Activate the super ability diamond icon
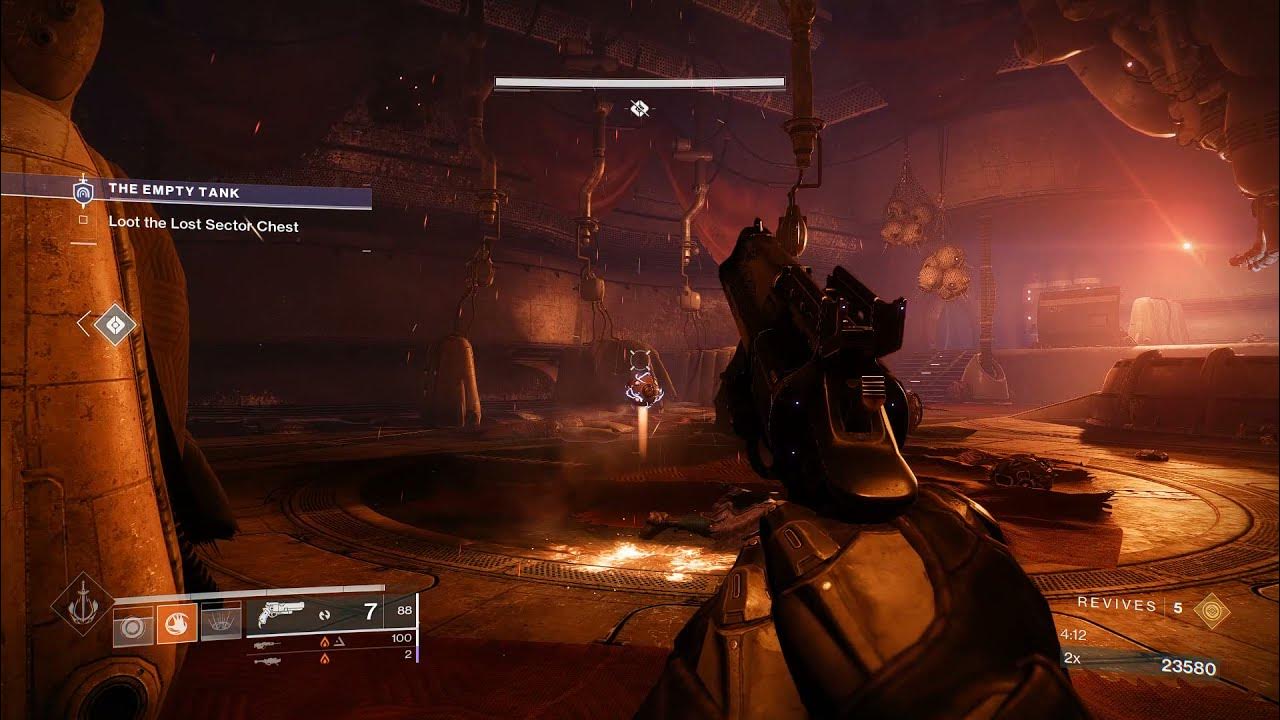Viewport: 1280px width, 720px height. [x=82, y=603]
